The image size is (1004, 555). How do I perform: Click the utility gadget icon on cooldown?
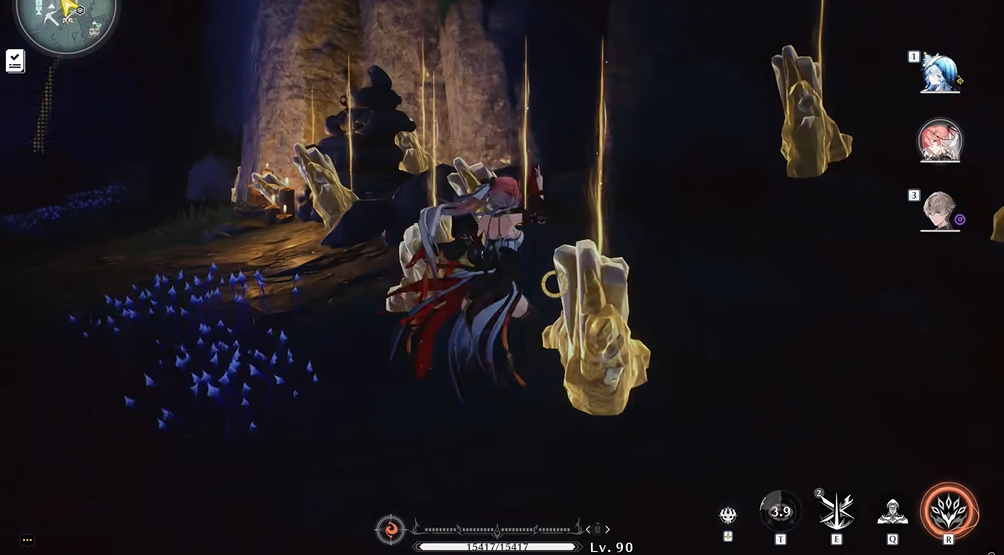pyautogui.click(x=780, y=512)
